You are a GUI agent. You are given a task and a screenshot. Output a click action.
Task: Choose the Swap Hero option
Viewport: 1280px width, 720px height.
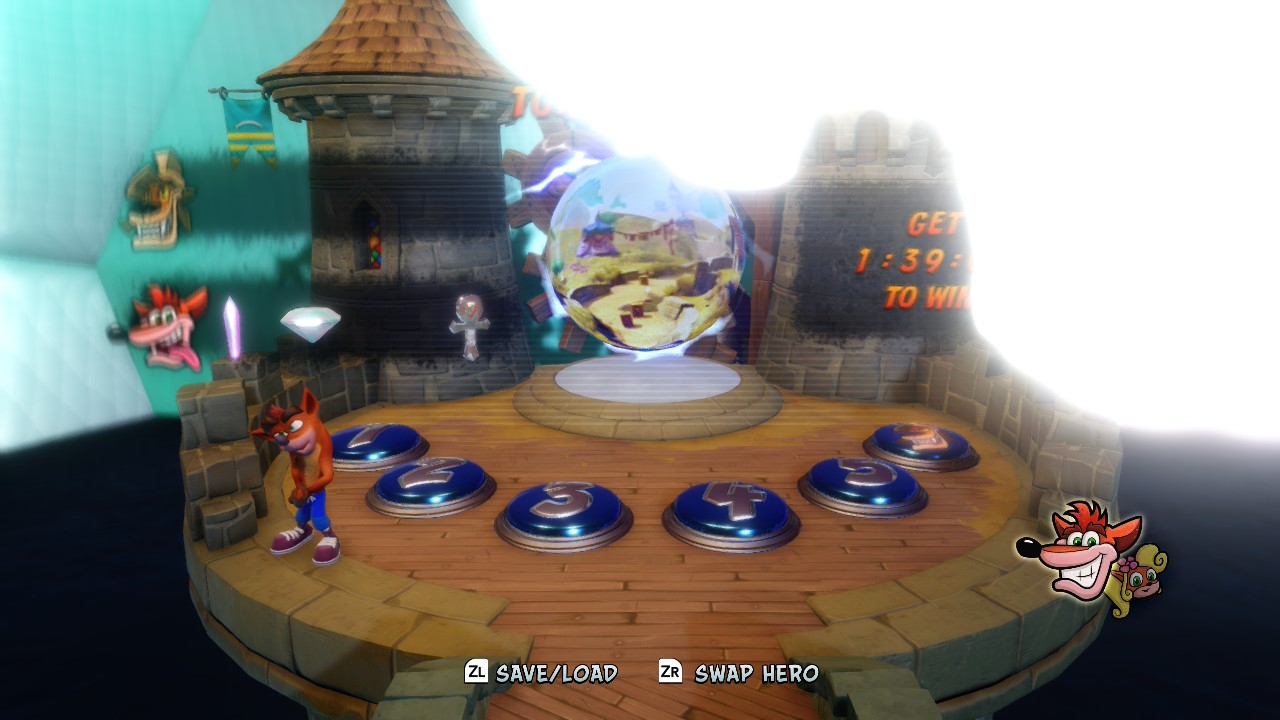coord(739,673)
